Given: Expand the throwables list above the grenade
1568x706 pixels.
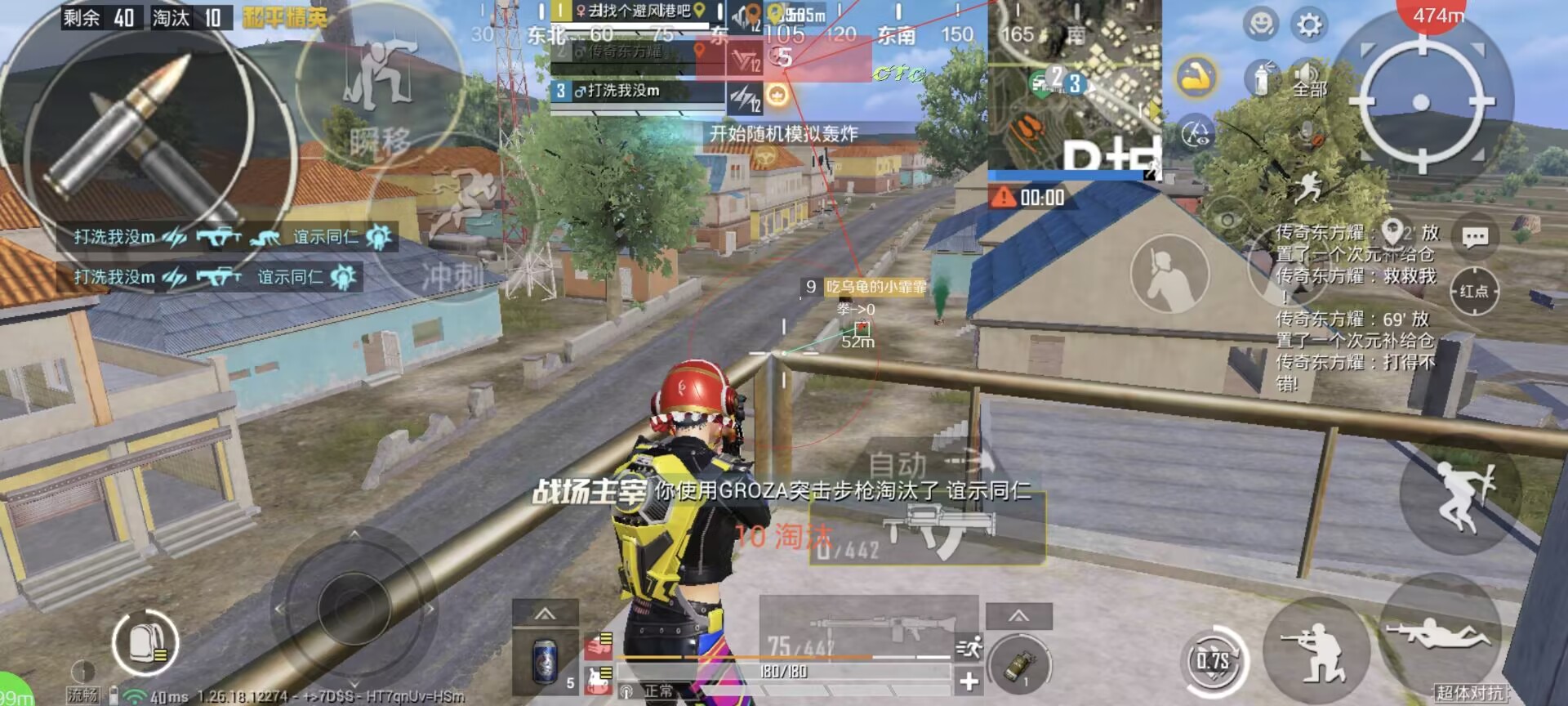Looking at the screenshot, I should tap(1018, 615).
